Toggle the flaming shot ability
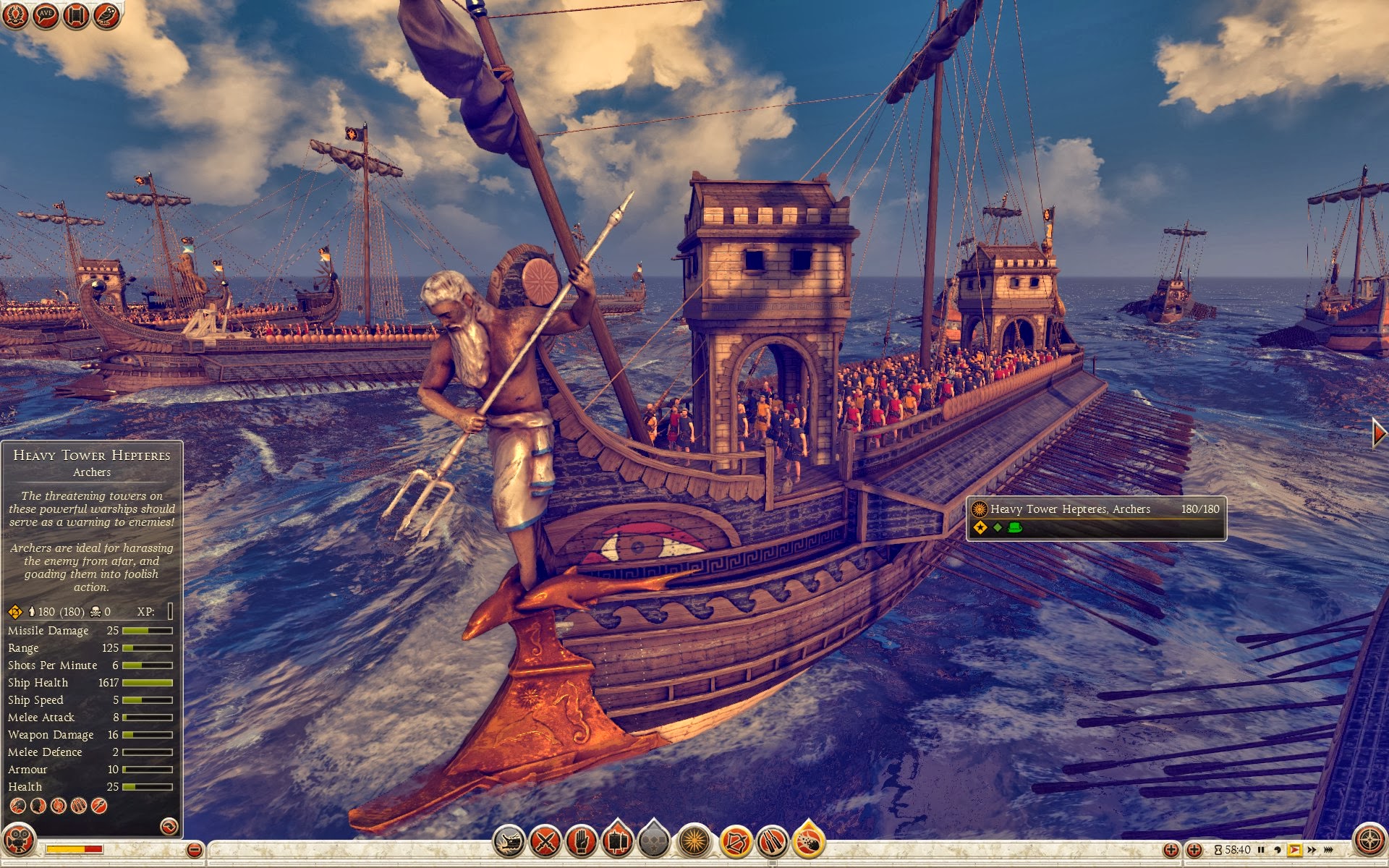The width and height of the screenshot is (1389, 868). (810, 841)
